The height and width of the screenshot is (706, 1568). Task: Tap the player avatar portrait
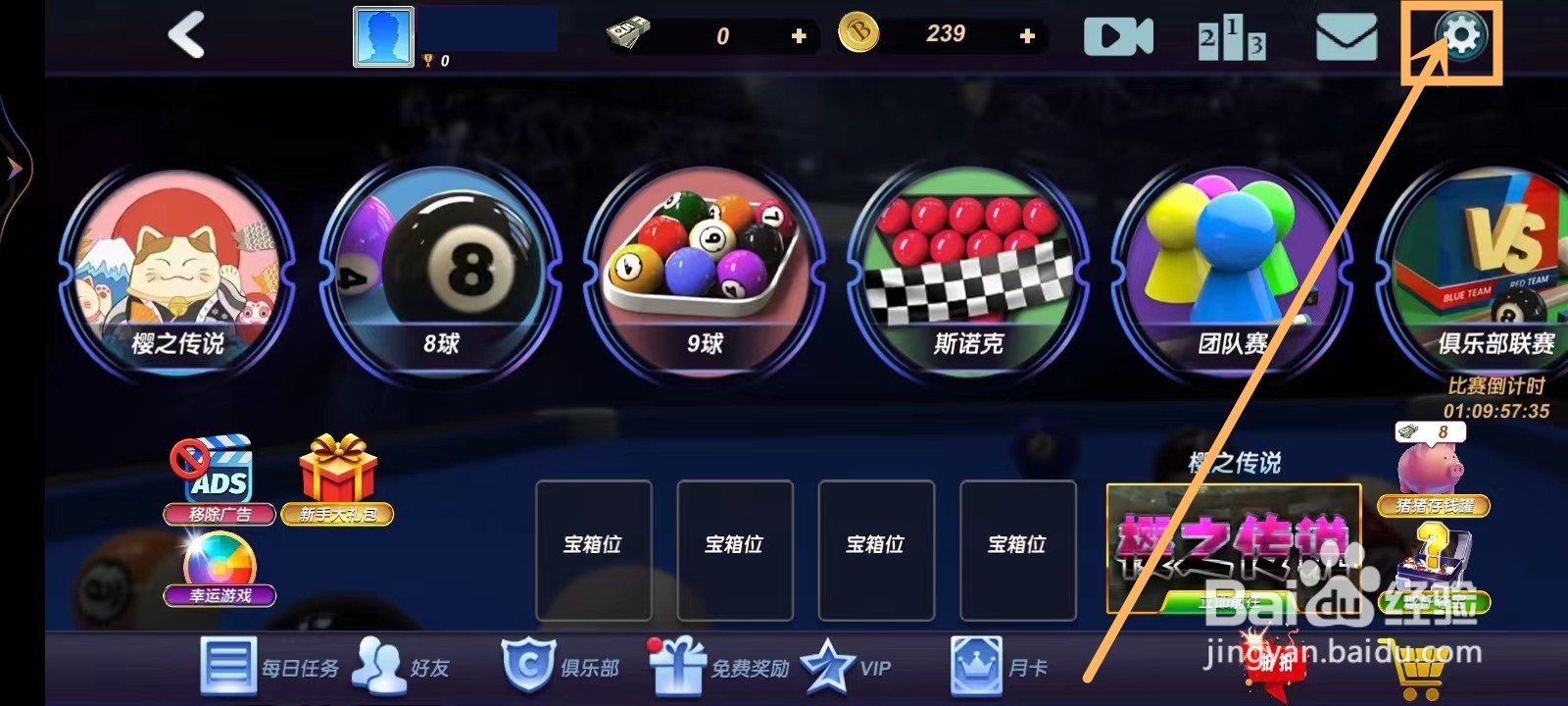[382, 34]
